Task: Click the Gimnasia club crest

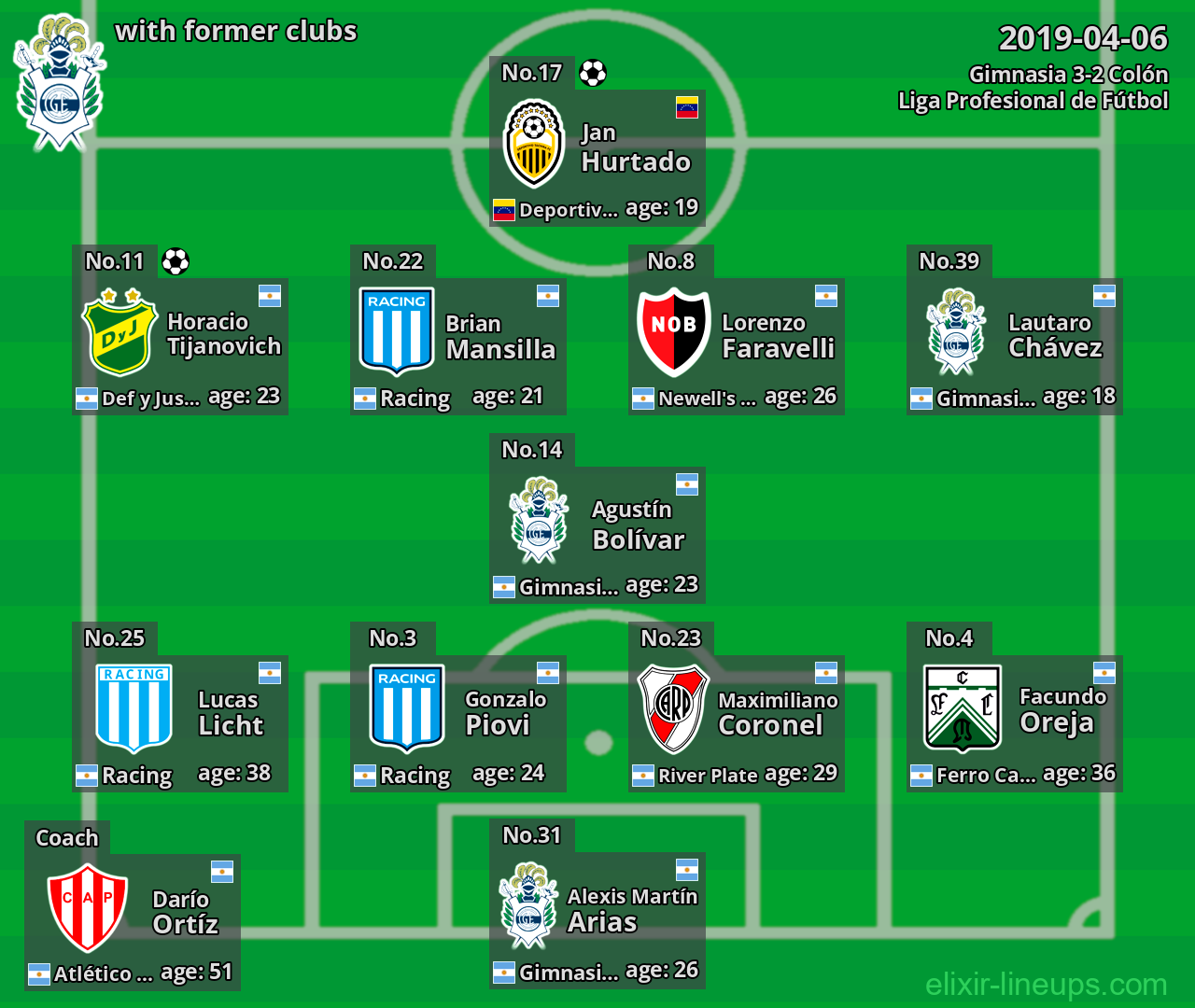Action: tap(59, 84)
